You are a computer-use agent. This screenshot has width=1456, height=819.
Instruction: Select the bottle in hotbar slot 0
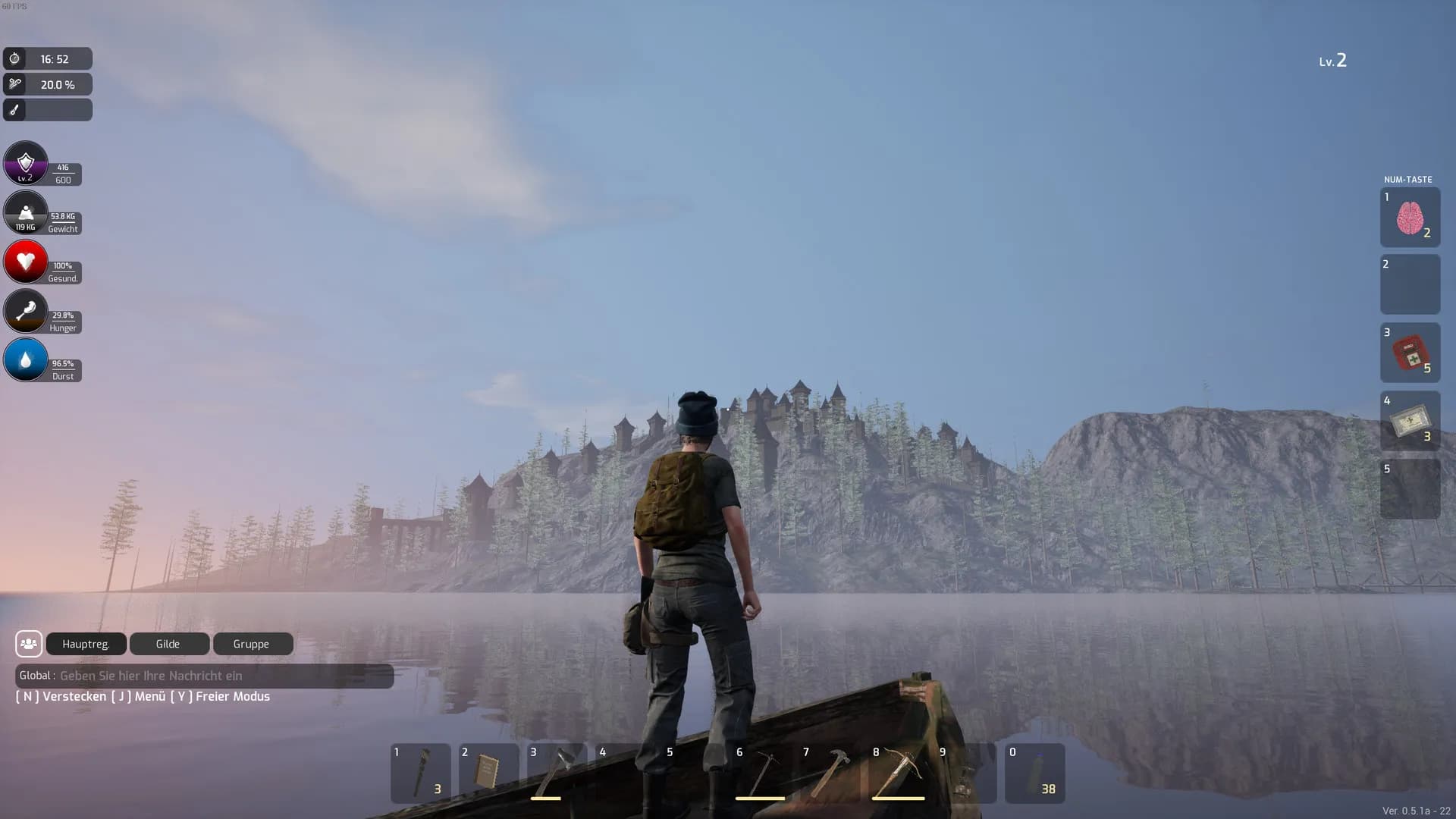coord(1034,773)
